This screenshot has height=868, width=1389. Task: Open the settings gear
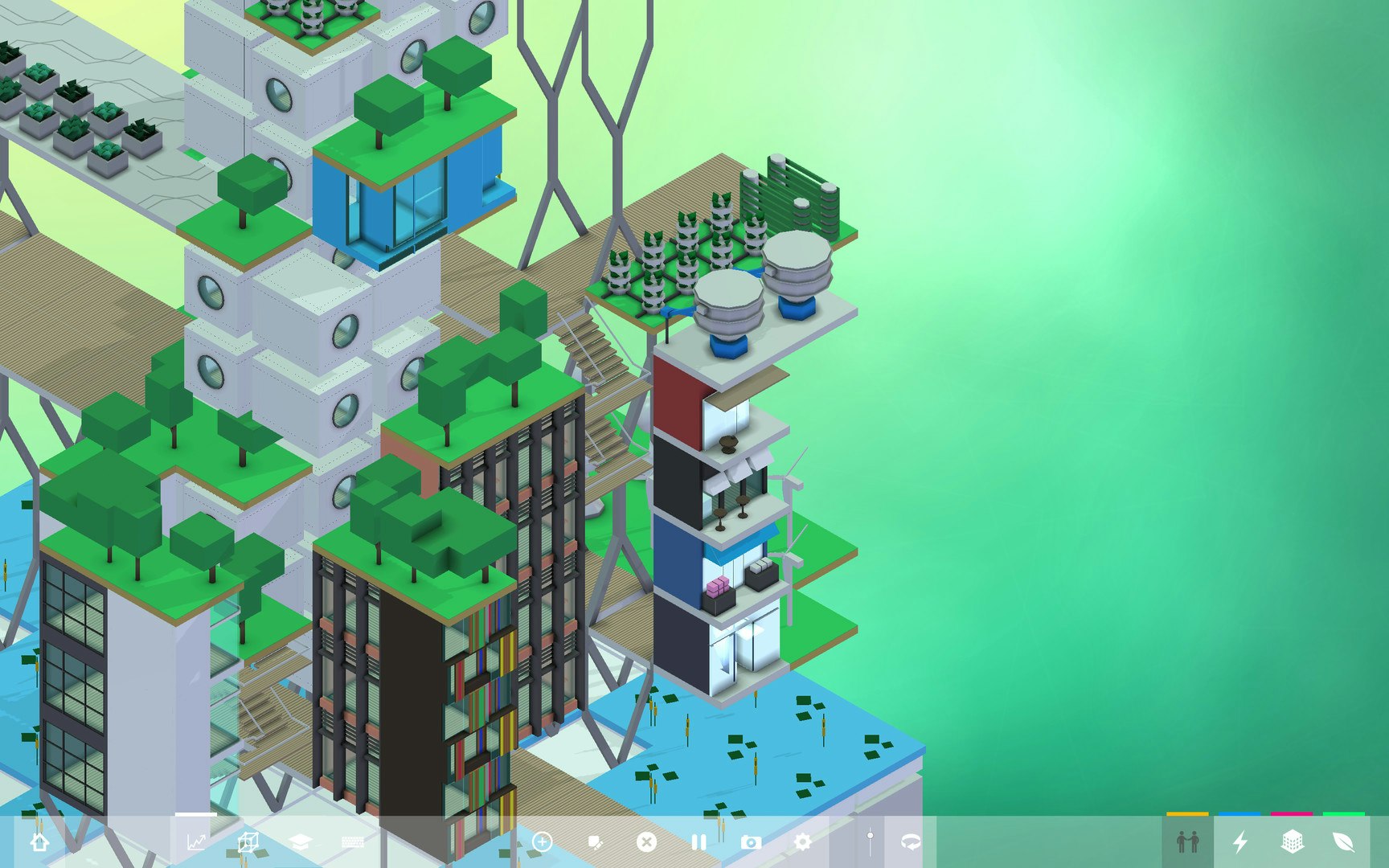[x=802, y=842]
